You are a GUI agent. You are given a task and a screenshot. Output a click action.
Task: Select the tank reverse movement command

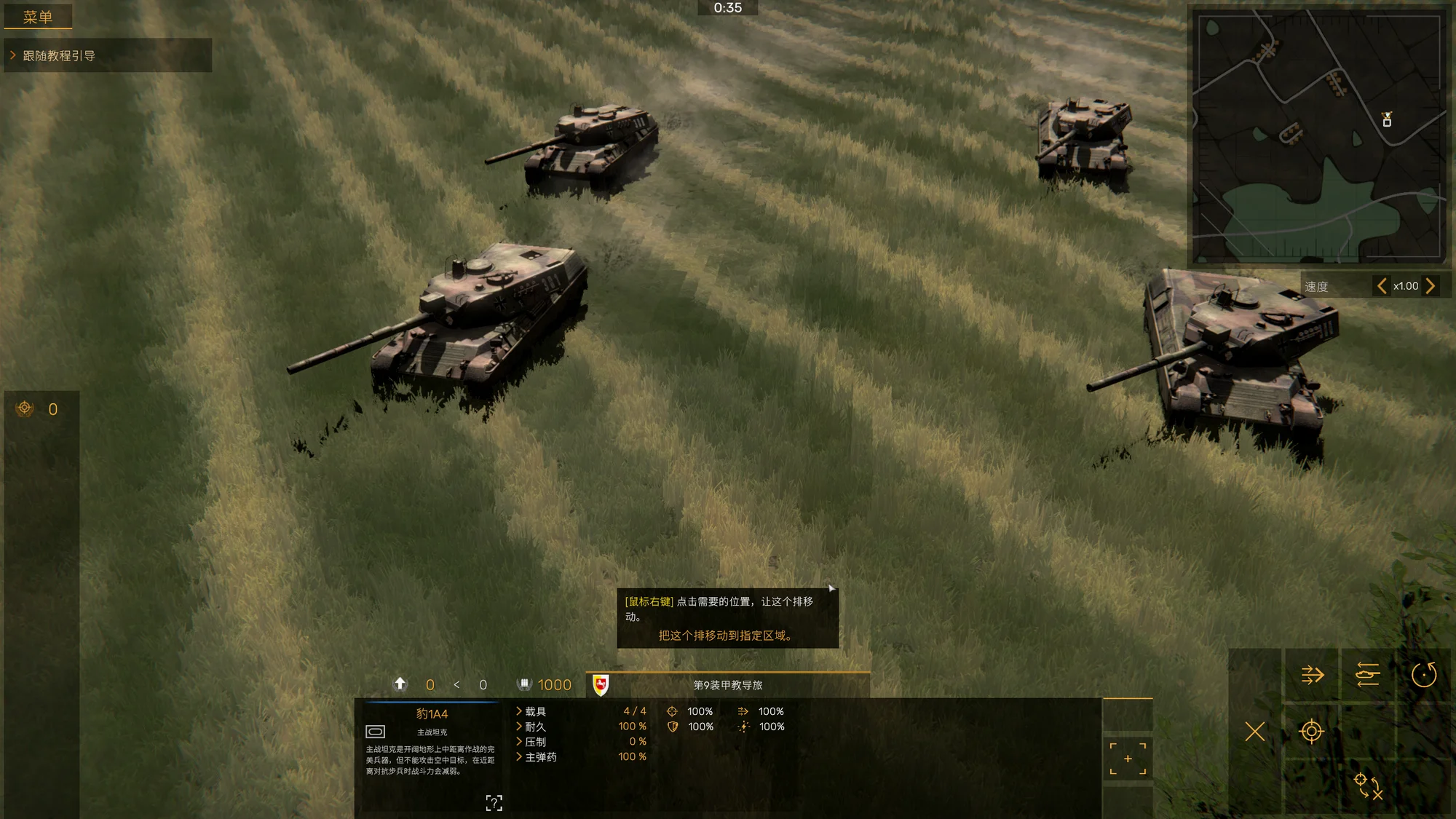pyautogui.click(x=1368, y=675)
